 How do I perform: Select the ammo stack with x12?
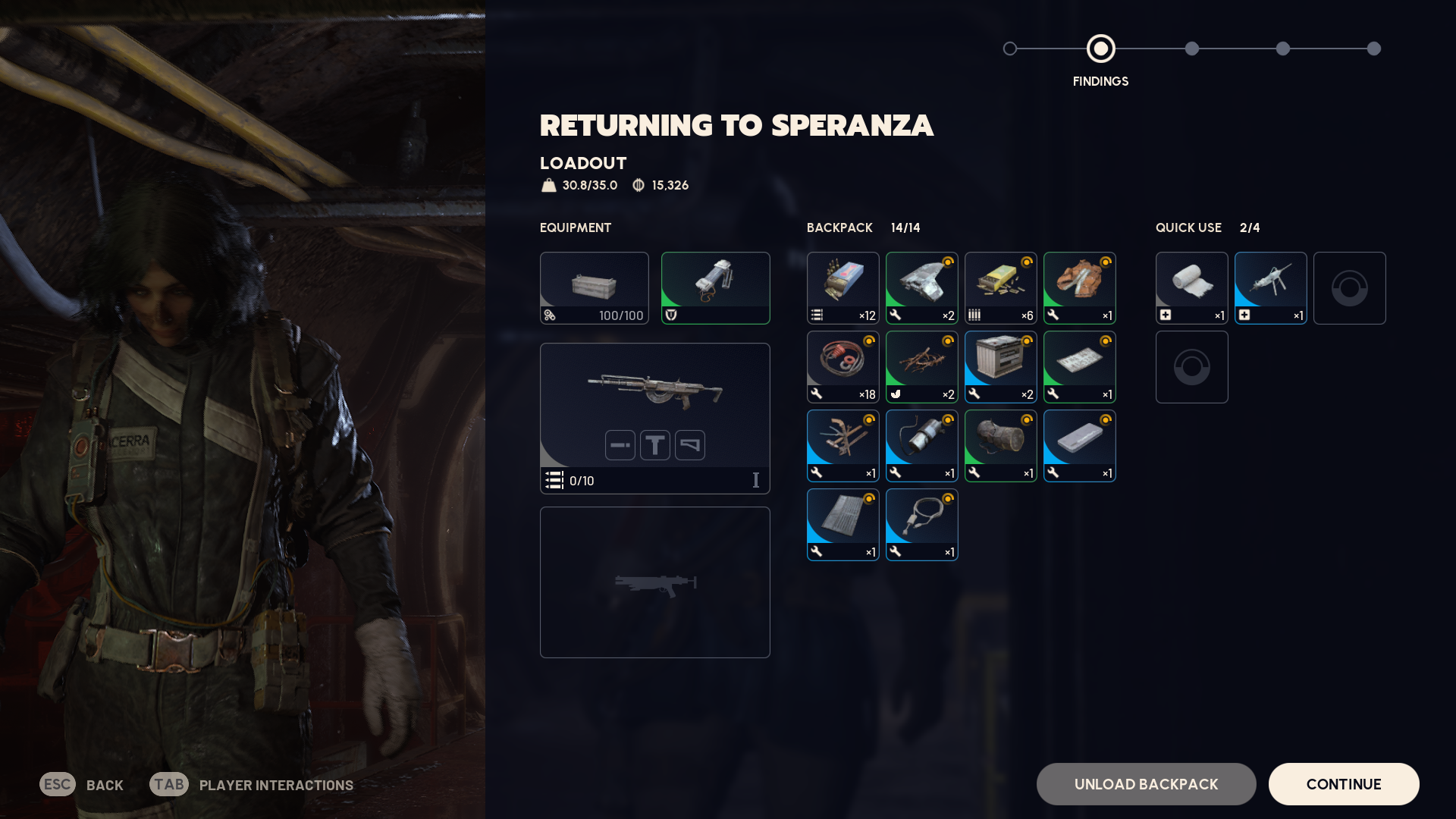click(843, 288)
